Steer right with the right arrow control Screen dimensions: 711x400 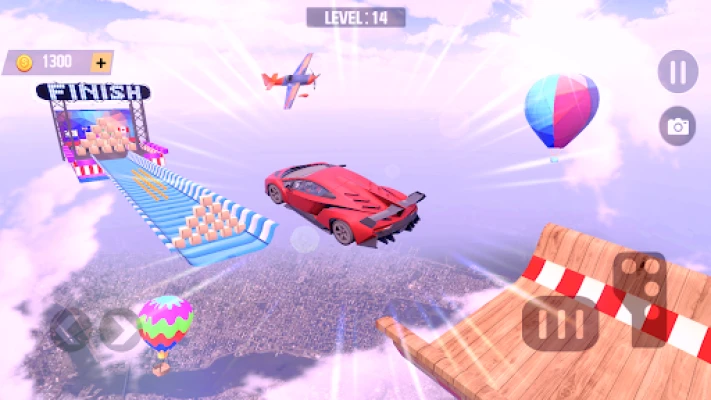point(122,328)
